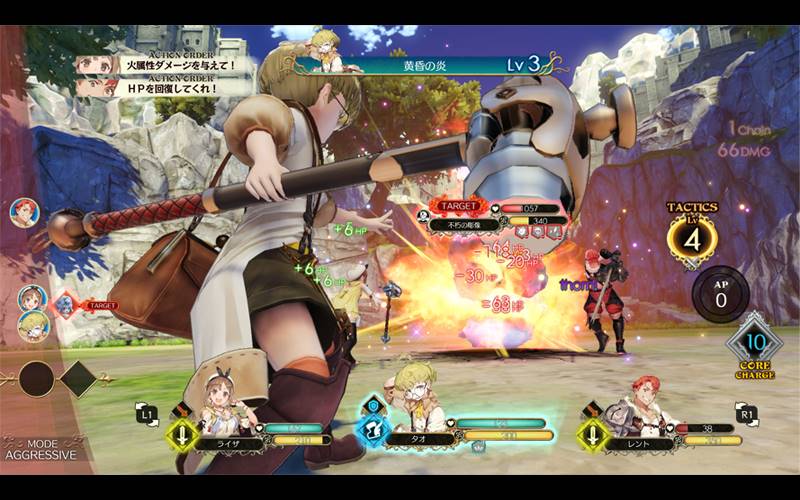Select the fire damage action order request
The image size is (800, 500).
160,66
